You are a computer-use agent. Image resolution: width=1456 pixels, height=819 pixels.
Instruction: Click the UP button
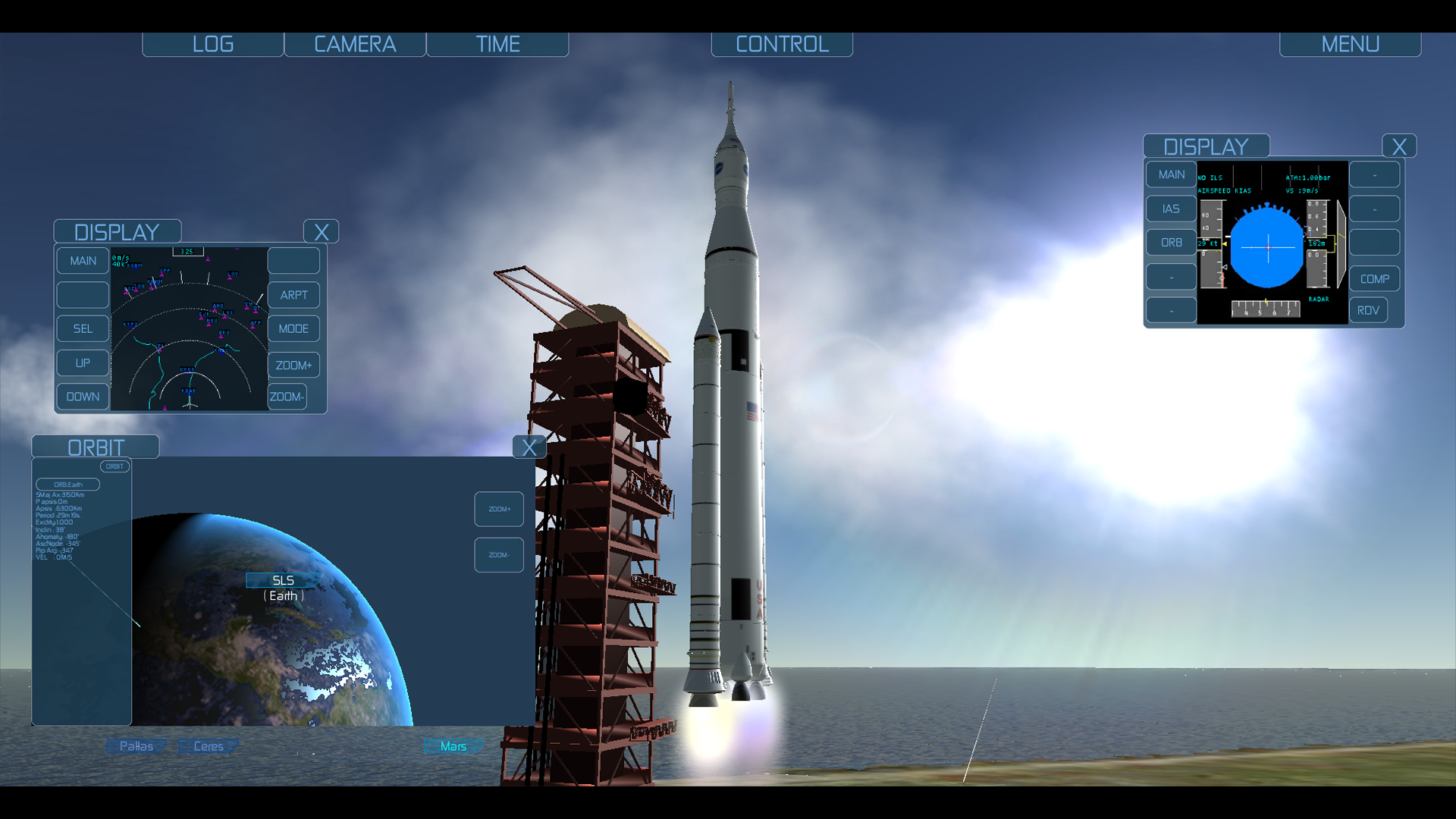[x=83, y=363]
